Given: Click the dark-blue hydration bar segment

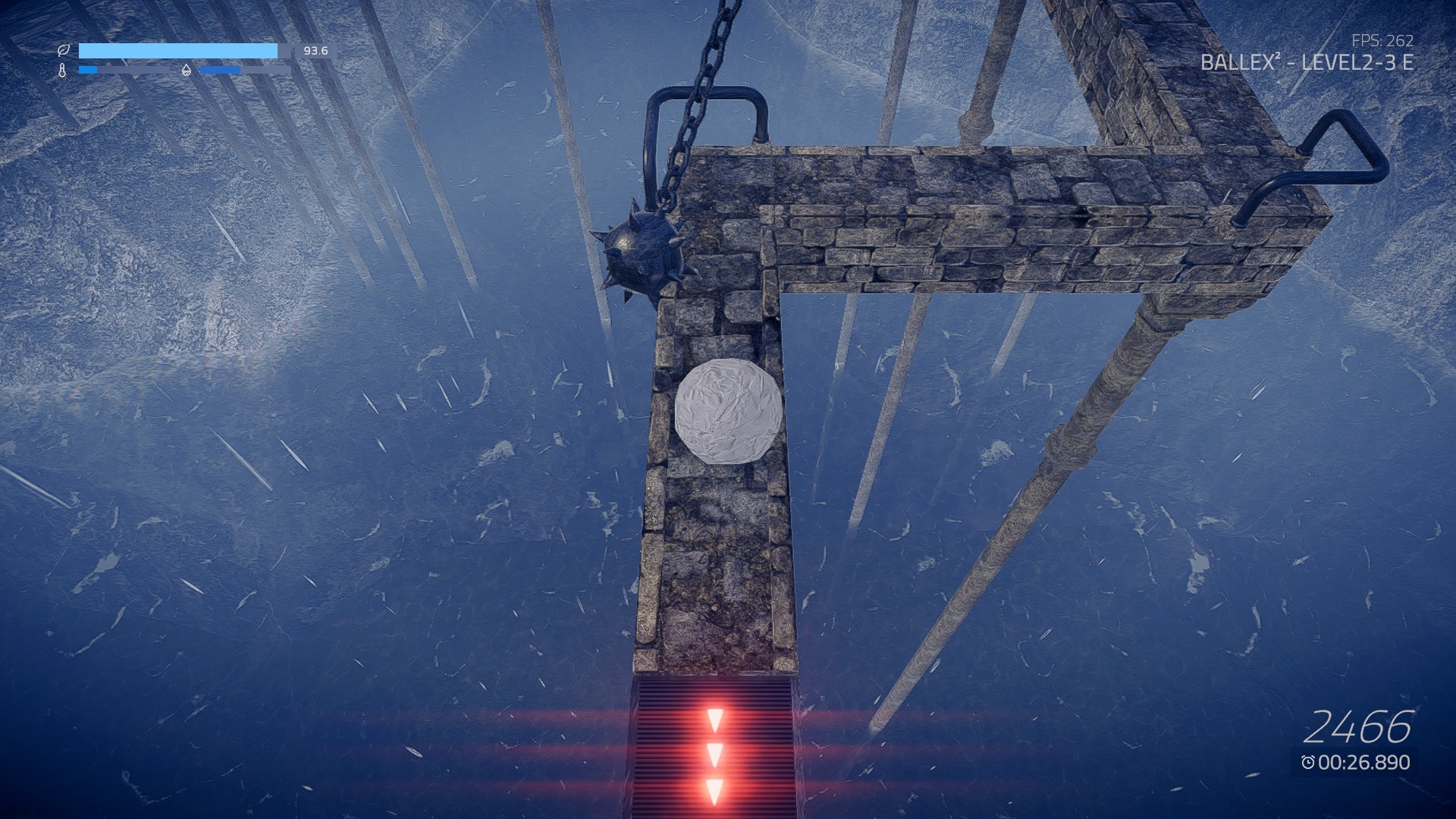Looking at the screenshot, I should 220,69.
